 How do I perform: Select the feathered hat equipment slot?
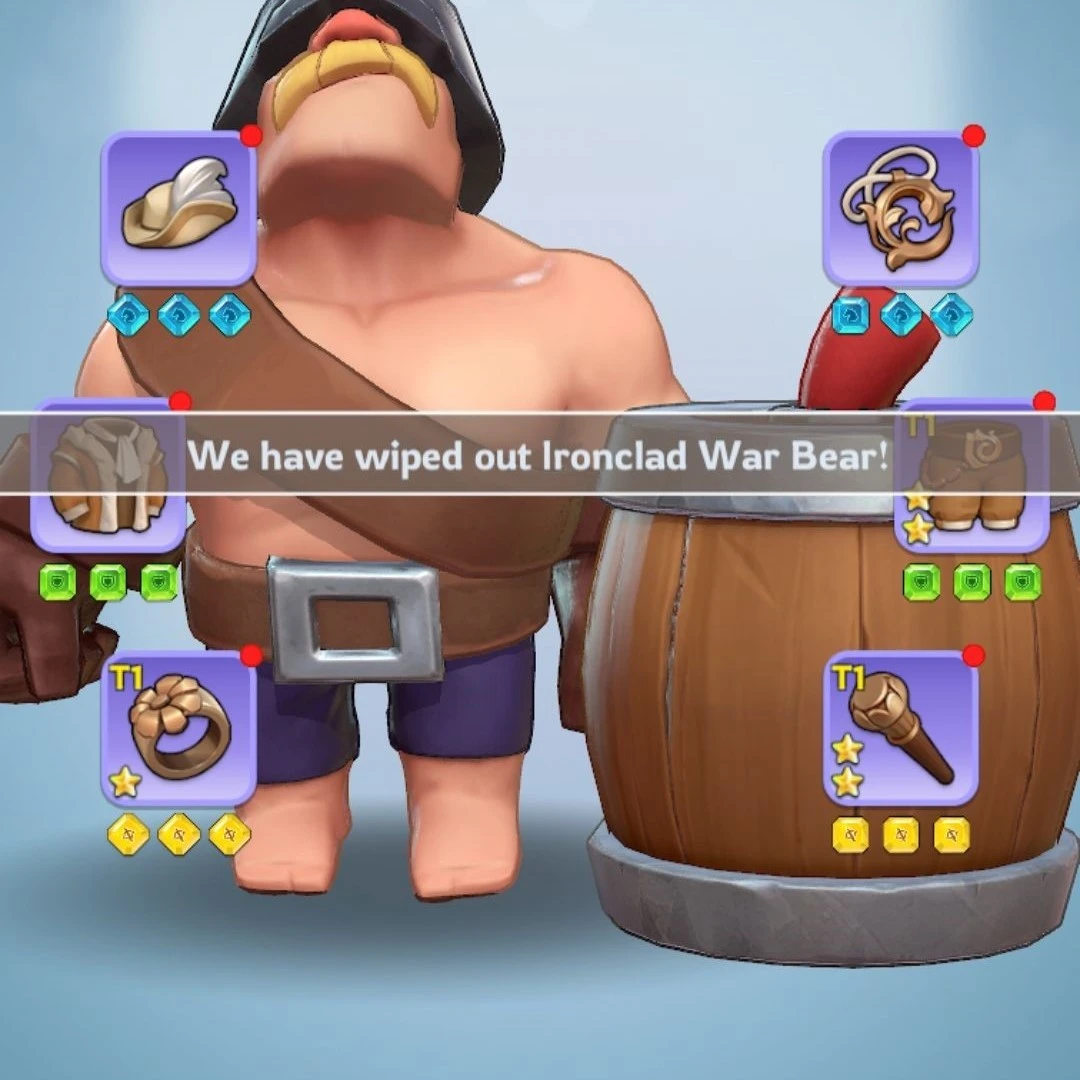[x=179, y=208]
